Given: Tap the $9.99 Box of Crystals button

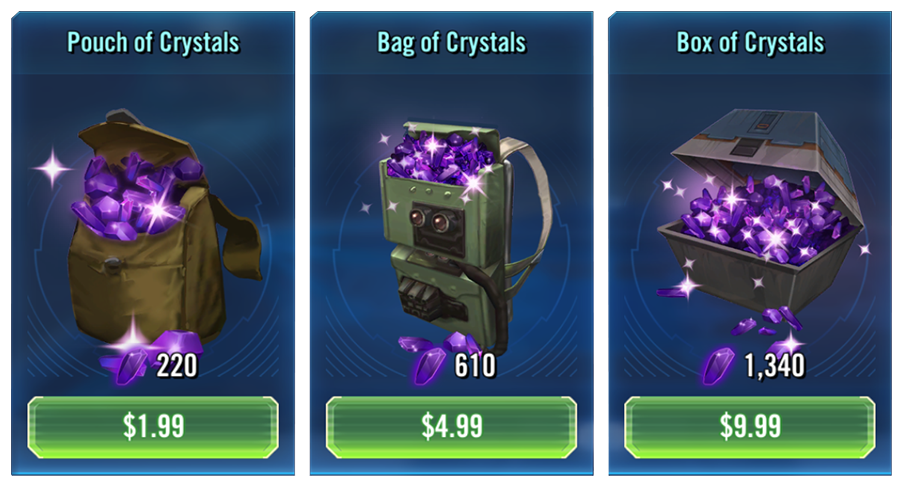Looking at the screenshot, I should coord(750,426).
